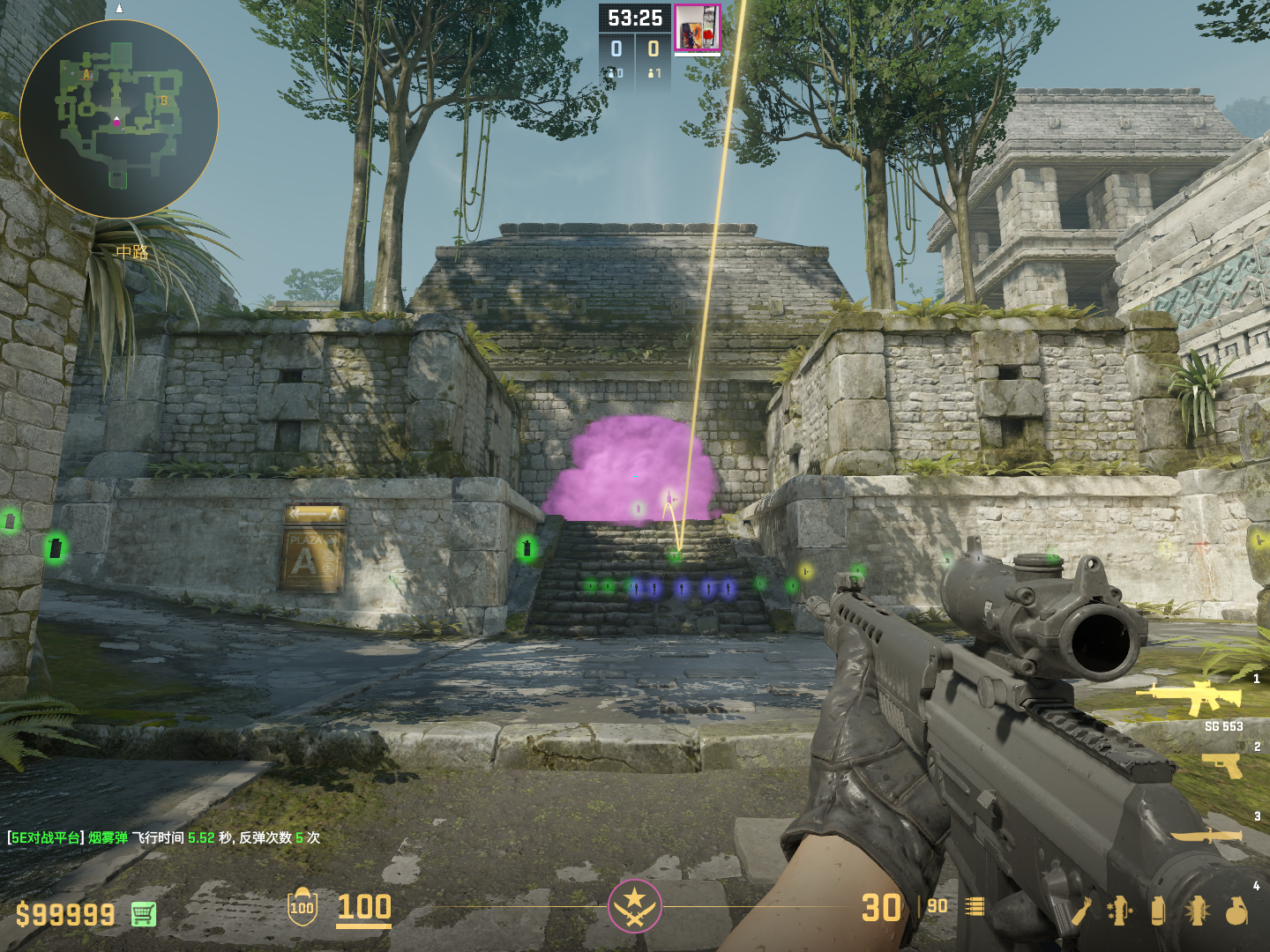
Task: Switch to the pistol slot
Action: [x=1221, y=765]
